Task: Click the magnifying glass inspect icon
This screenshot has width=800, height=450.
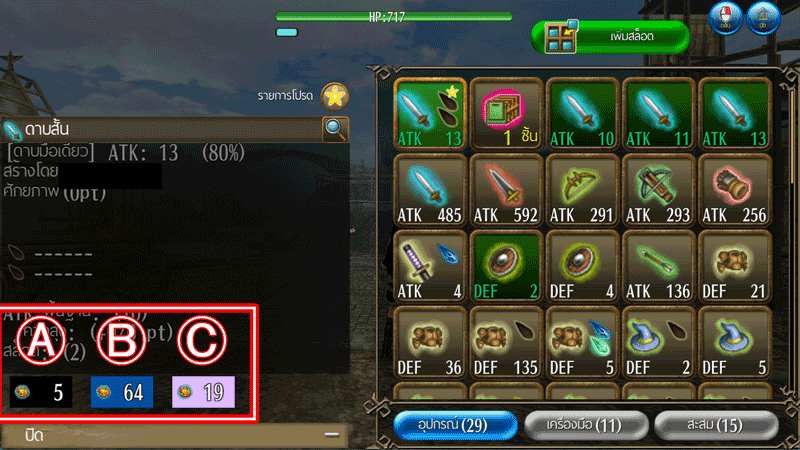Action: point(335,129)
